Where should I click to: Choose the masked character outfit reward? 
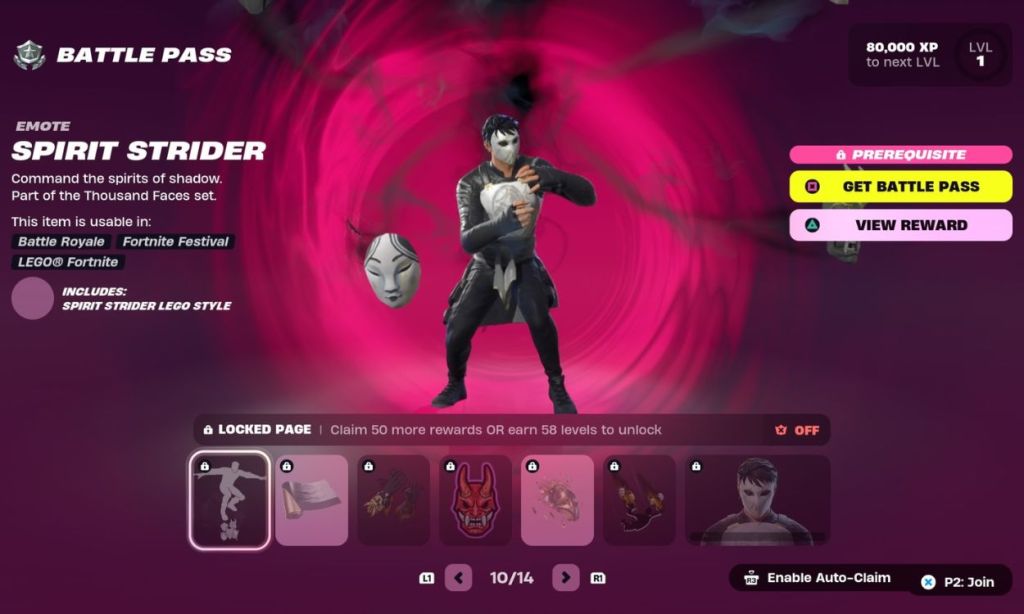757,500
